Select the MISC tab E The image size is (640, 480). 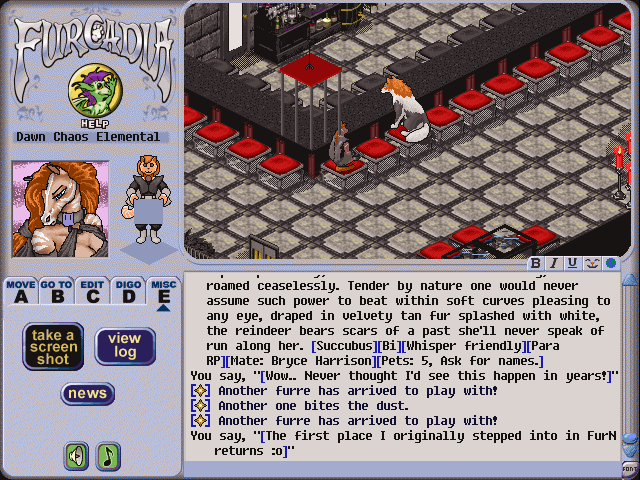[163, 291]
